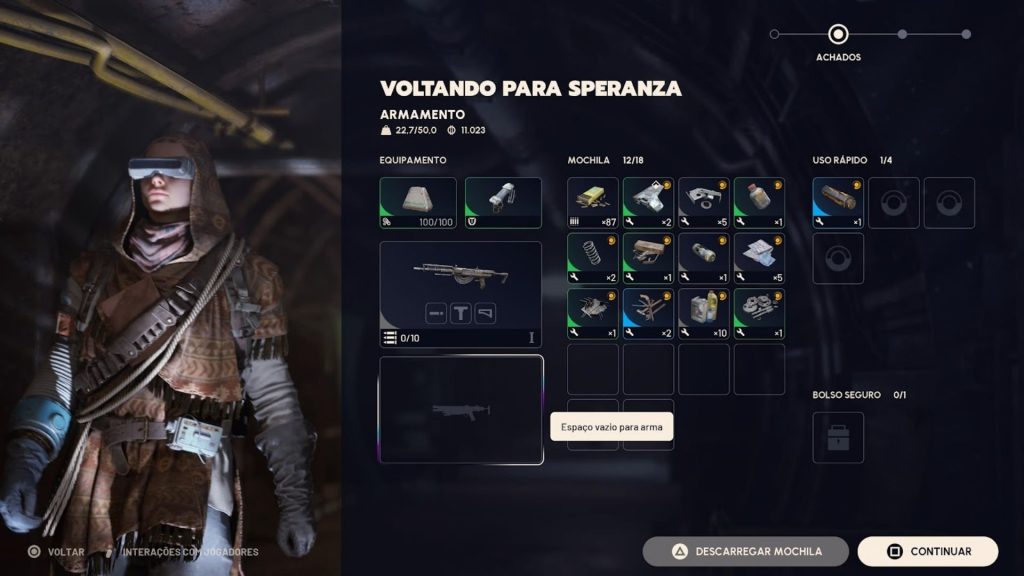Click the Continuar button

click(927, 551)
